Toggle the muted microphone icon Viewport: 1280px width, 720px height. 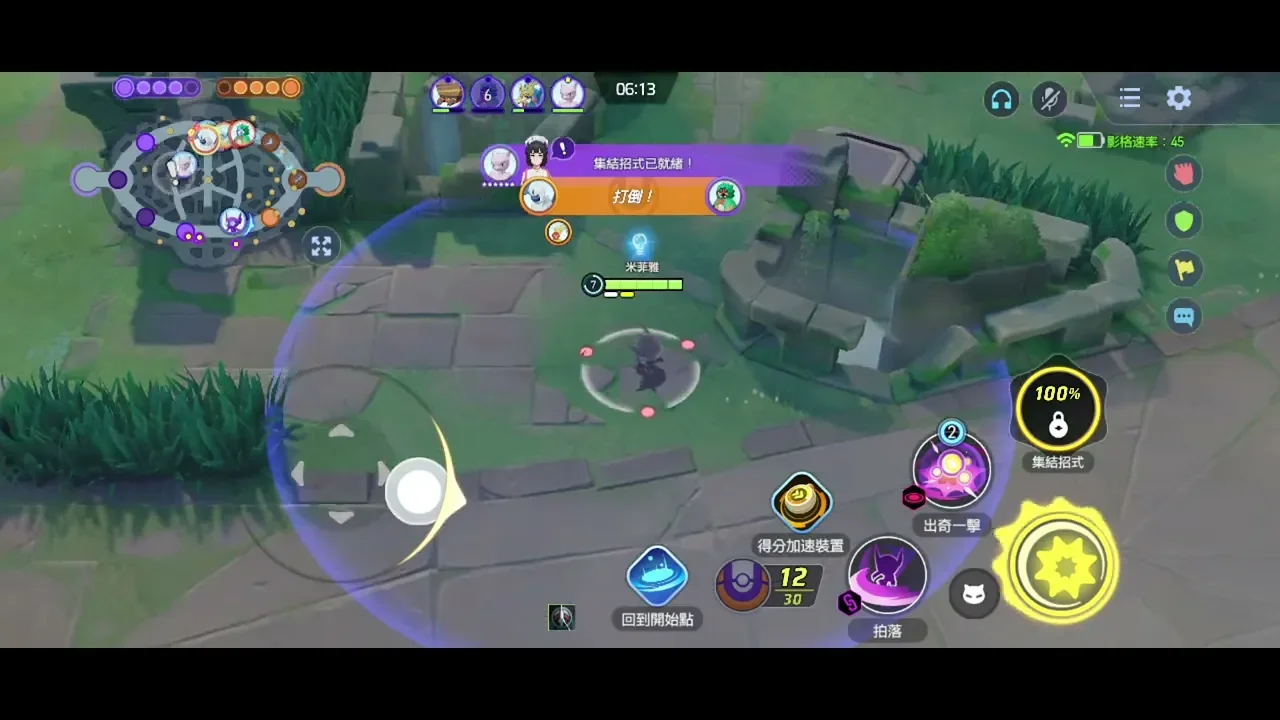click(x=1050, y=98)
